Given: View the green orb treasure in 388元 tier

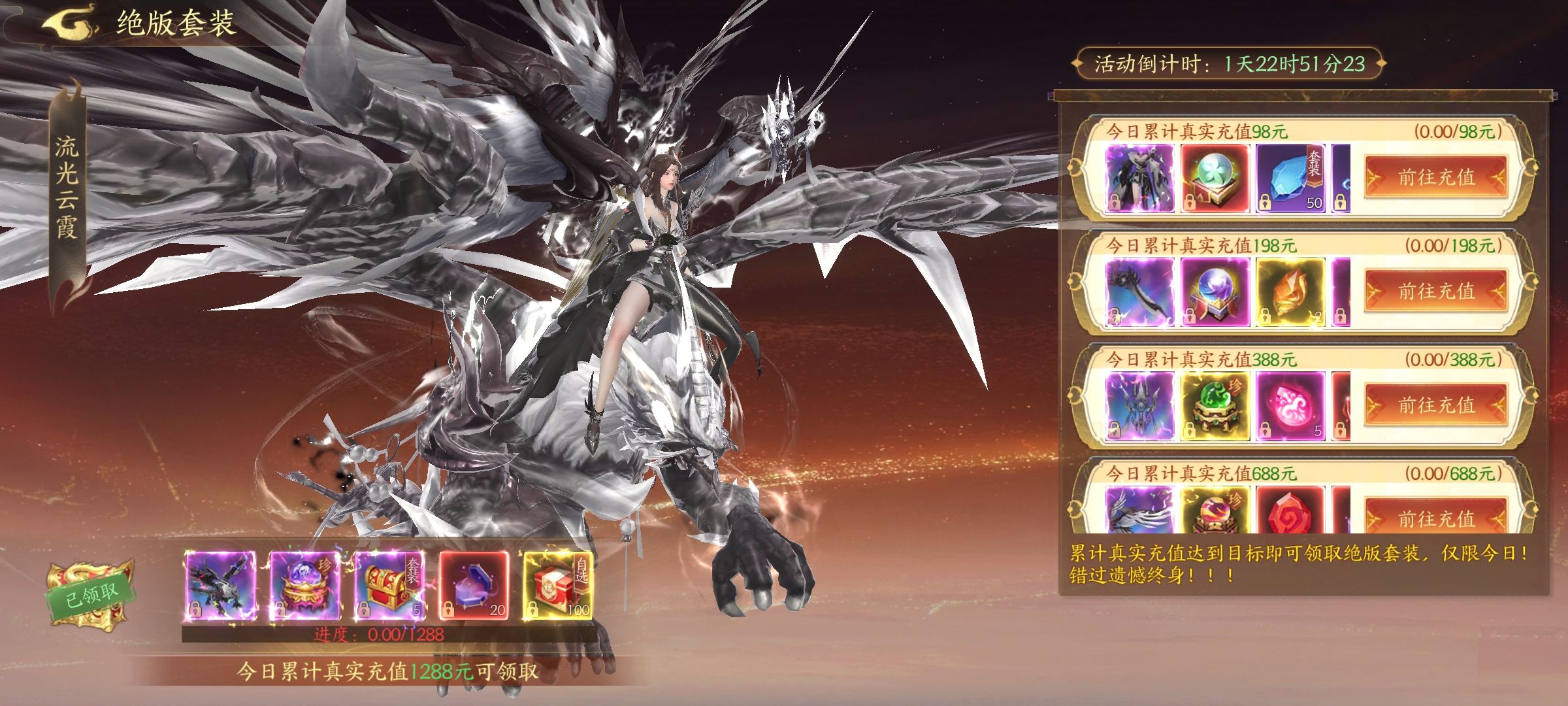Looking at the screenshot, I should point(1215,406).
